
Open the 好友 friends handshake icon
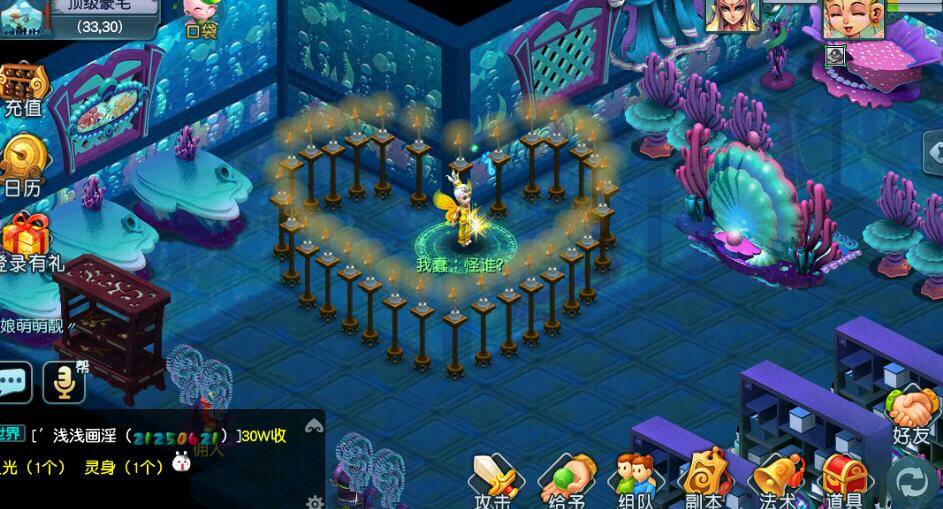point(911,414)
